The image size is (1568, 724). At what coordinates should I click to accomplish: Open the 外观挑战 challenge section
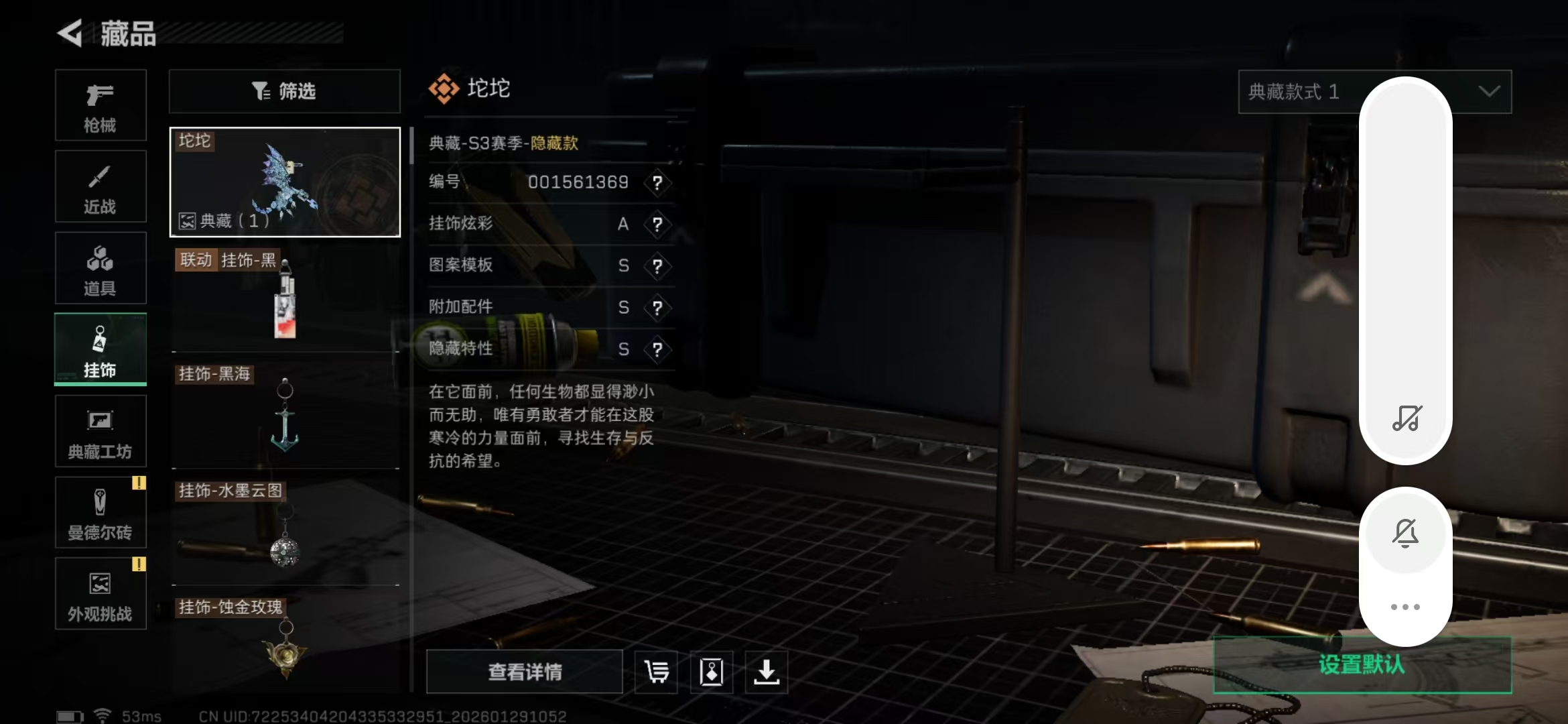coord(101,593)
